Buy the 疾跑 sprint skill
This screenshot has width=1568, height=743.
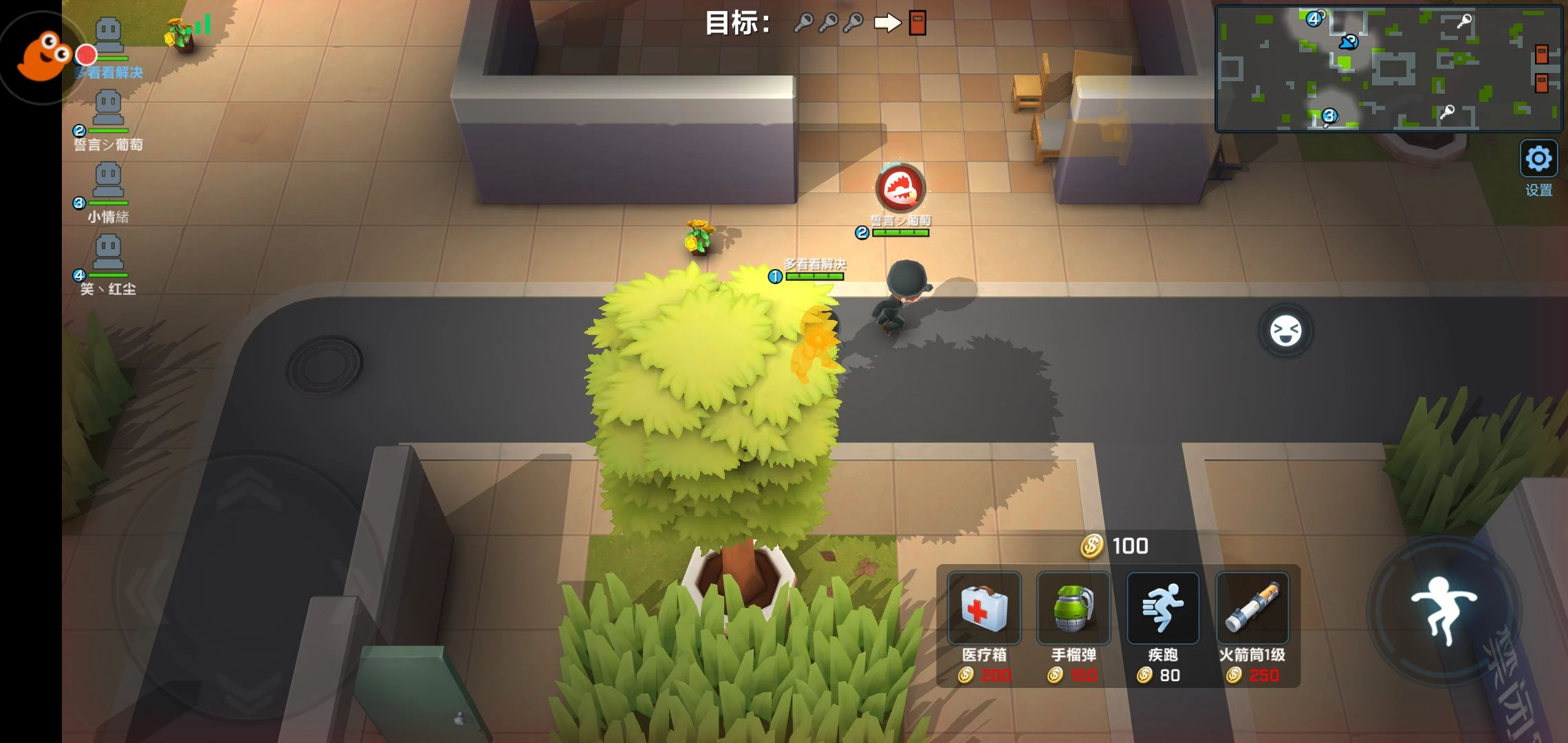pyautogui.click(x=1162, y=609)
